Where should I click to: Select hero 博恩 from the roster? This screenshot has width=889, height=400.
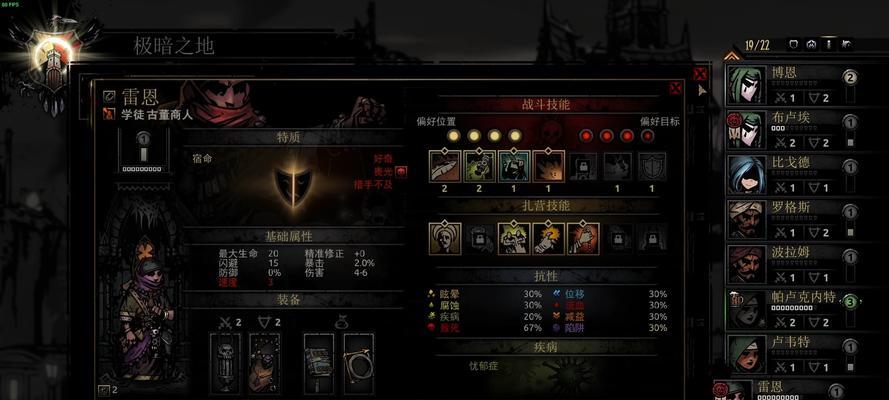tap(790, 84)
